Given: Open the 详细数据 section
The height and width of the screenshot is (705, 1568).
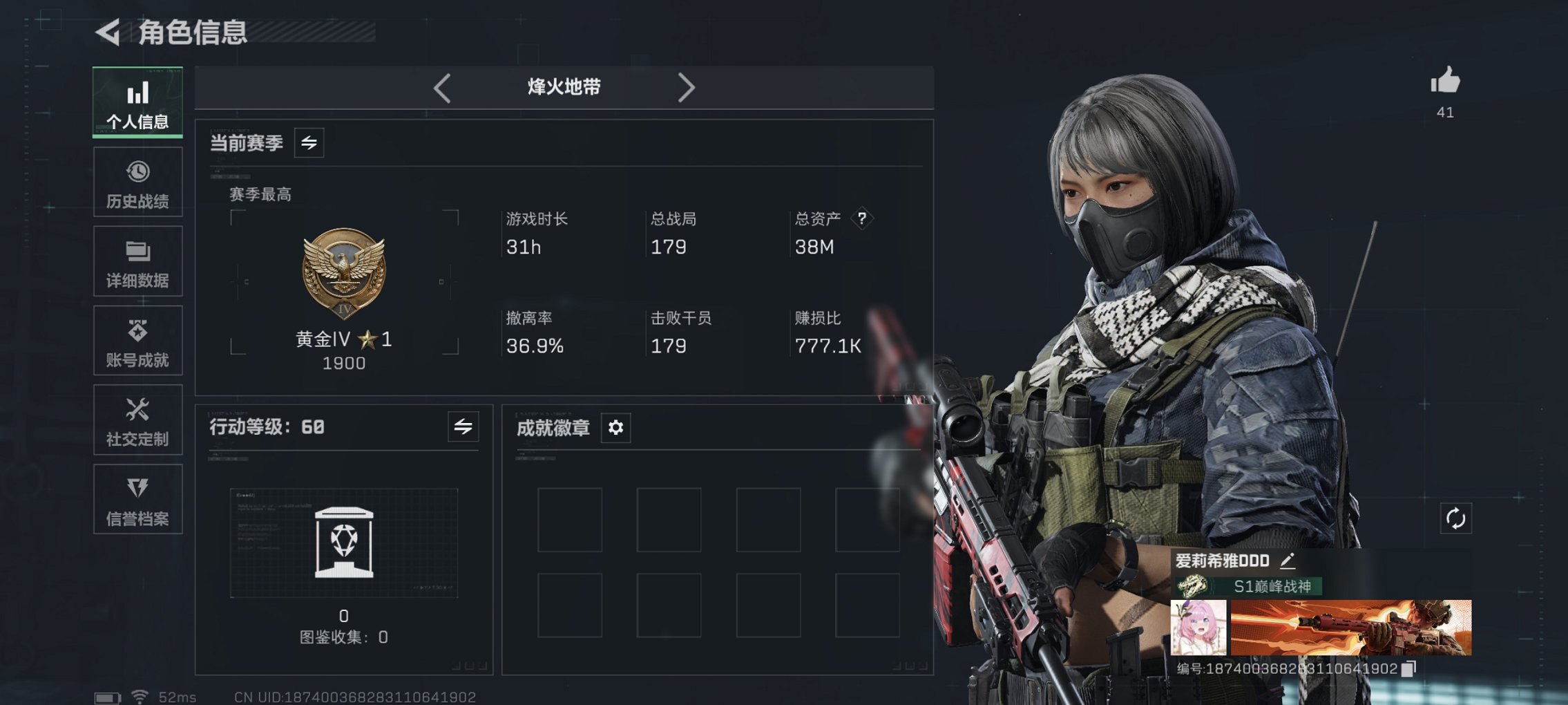Looking at the screenshot, I should (137, 261).
